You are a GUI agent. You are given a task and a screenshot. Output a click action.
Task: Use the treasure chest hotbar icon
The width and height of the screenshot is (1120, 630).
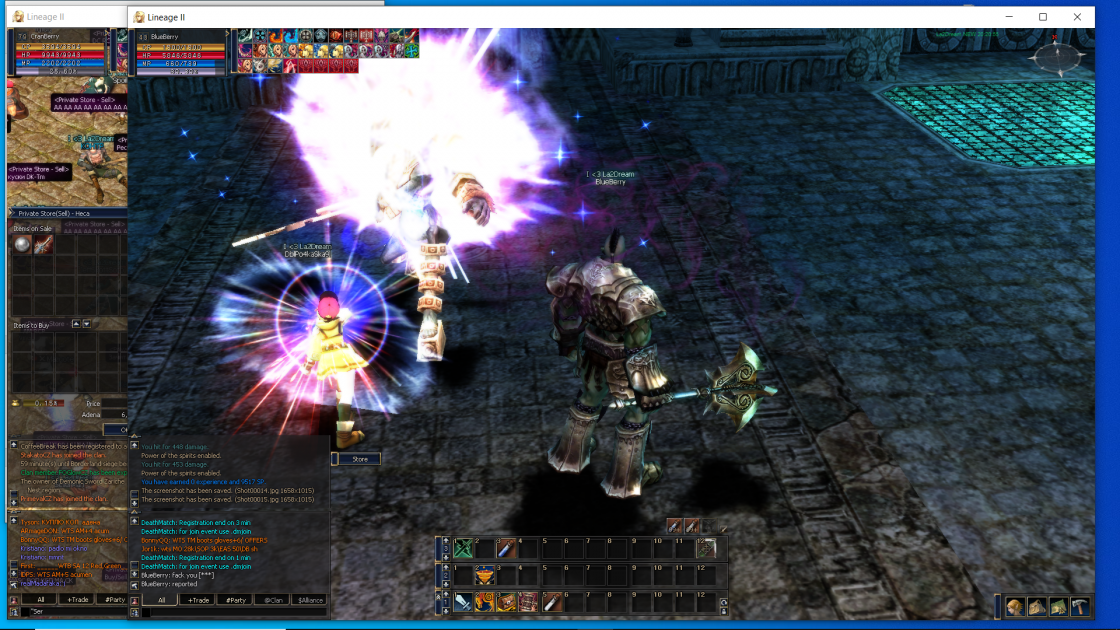click(506, 602)
